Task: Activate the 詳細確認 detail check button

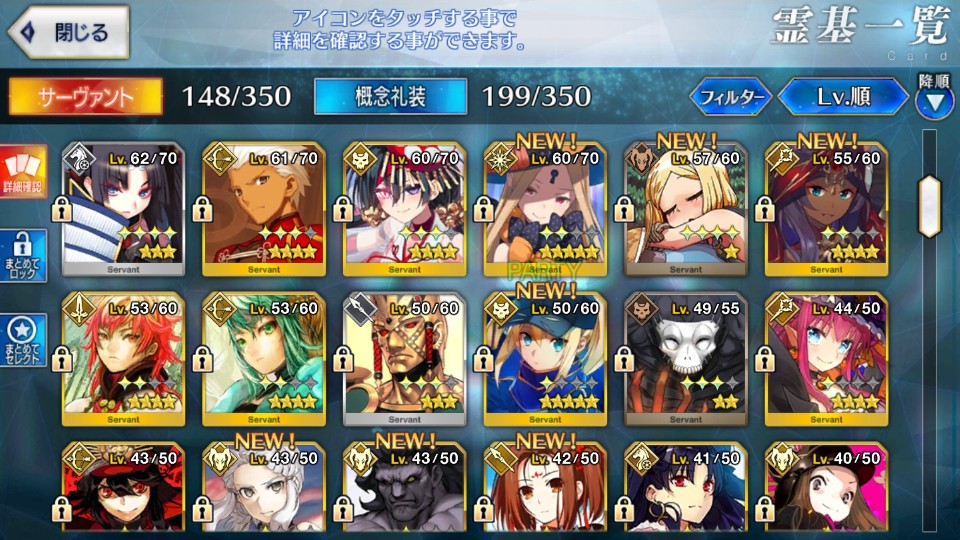Action: [x=23, y=172]
